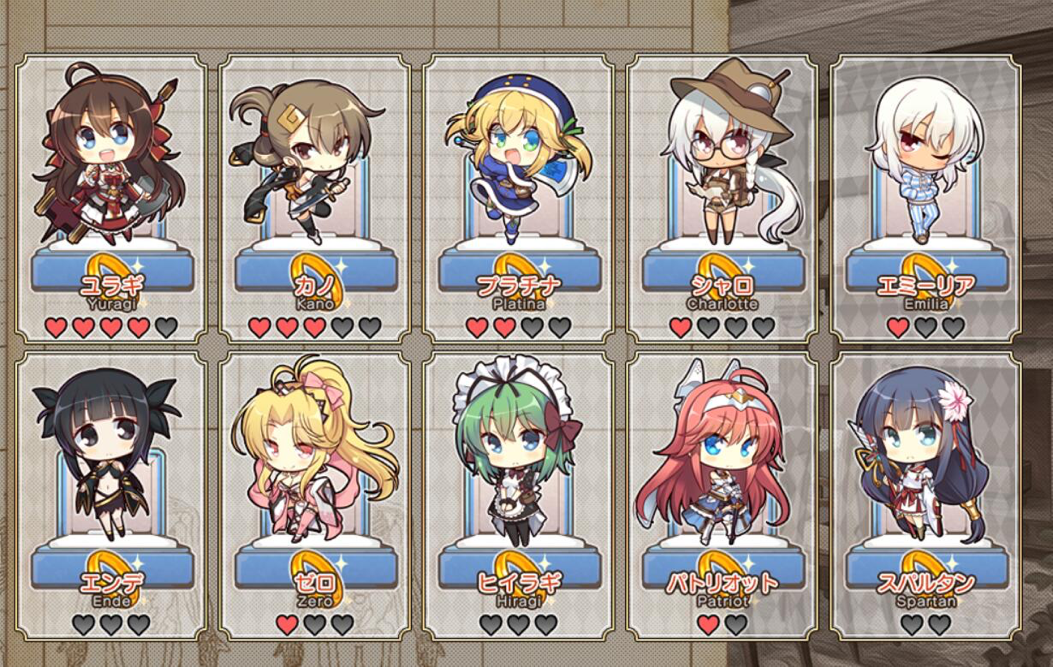Choose the Spartan character card
Viewport: 1053px width, 667px height.
pos(925,495)
